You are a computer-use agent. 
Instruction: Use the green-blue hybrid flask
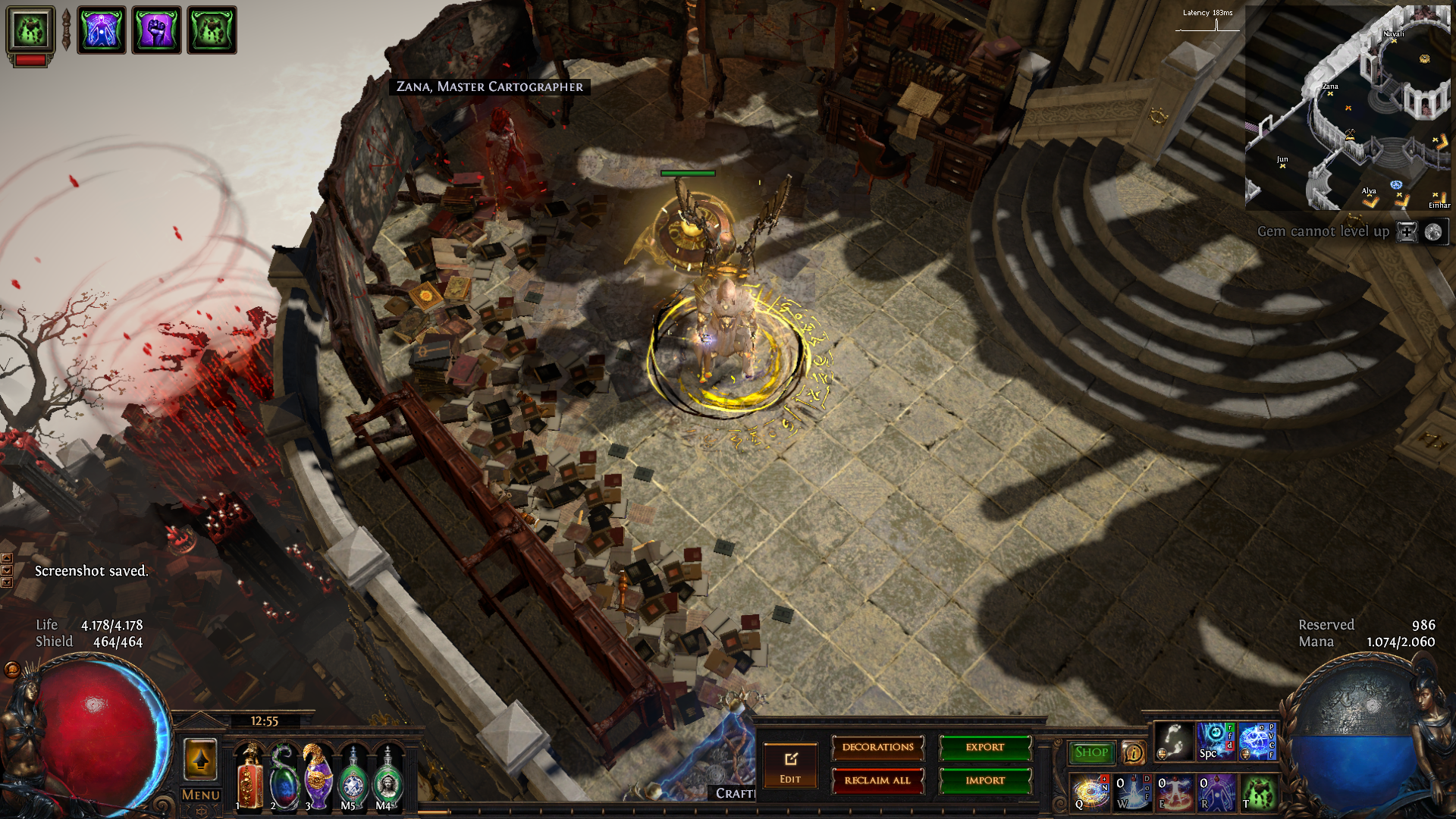[284, 778]
